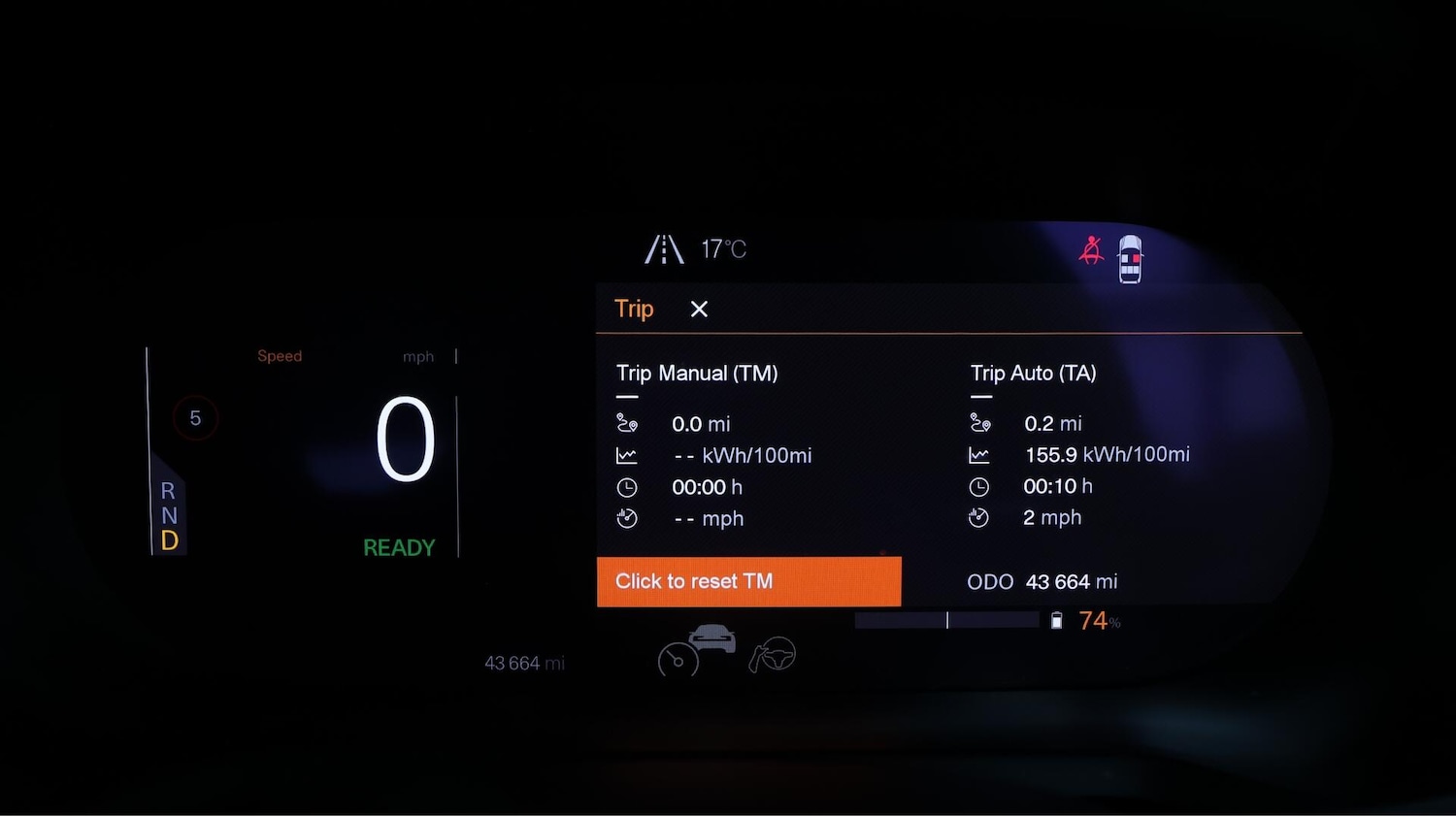Select the Trip header tab
The image size is (1456, 816).
pyautogui.click(x=634, y=310)
